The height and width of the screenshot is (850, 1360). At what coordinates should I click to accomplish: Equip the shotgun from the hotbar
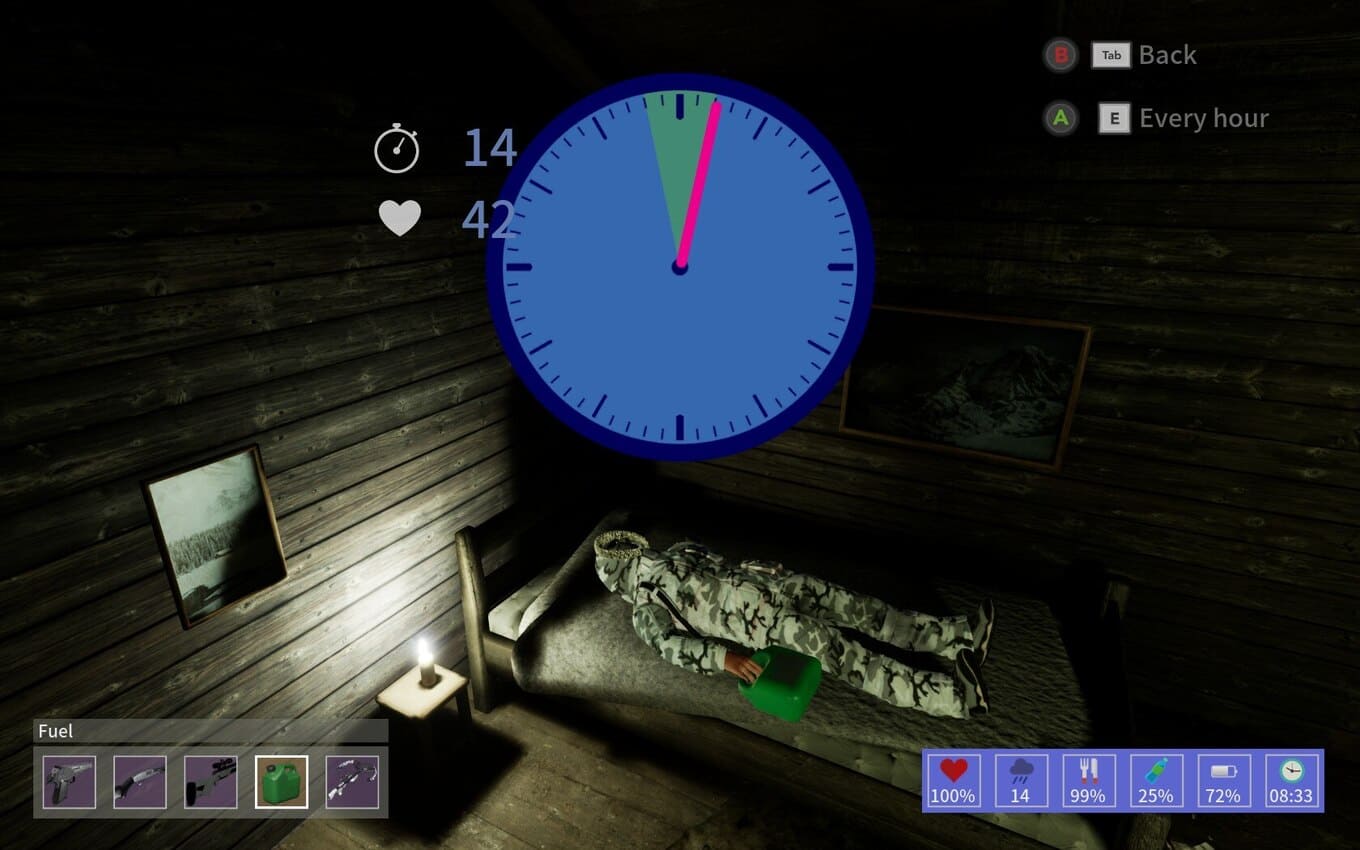click(x=140, y=782)
